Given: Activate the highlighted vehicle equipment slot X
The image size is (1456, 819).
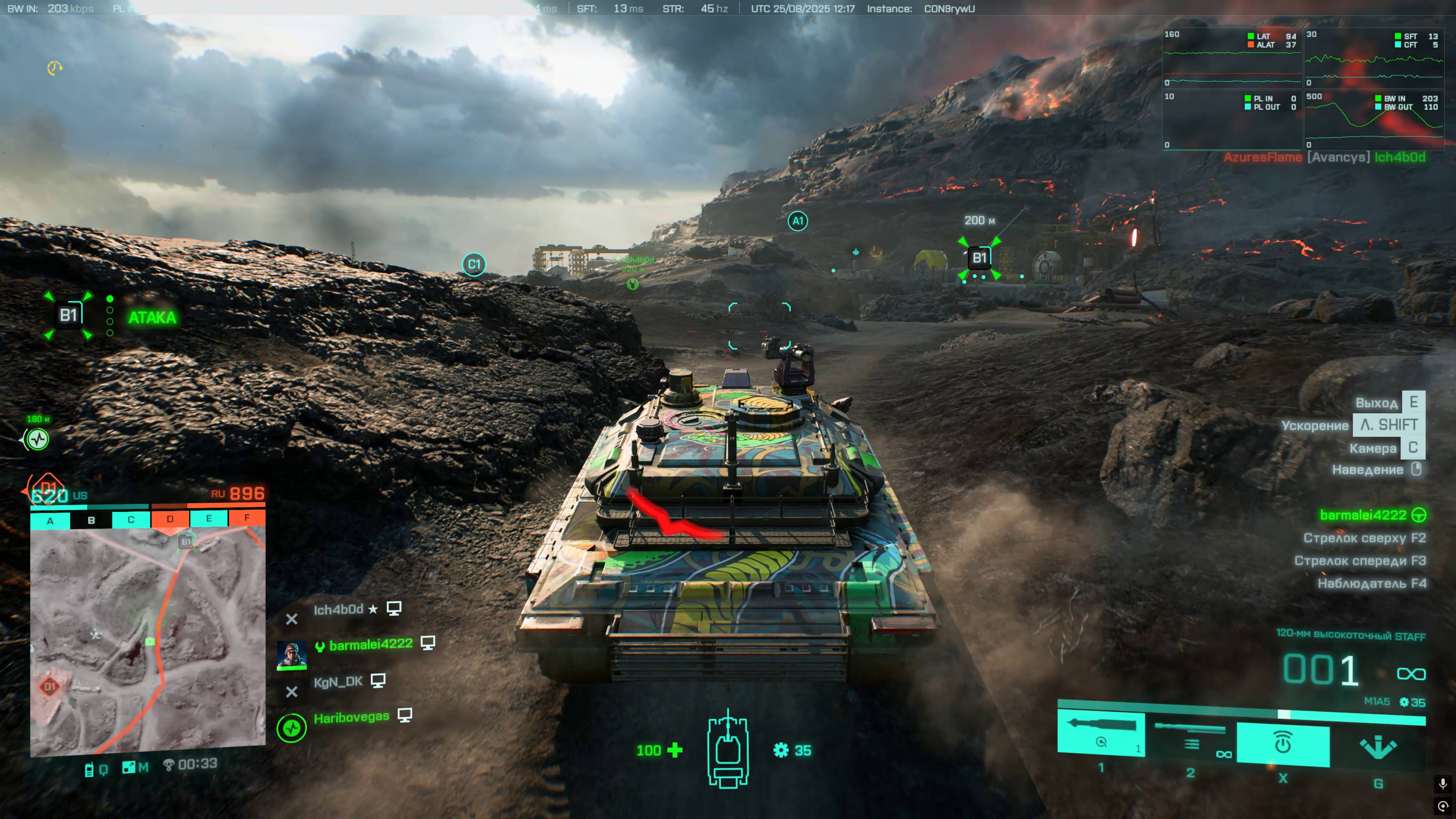Looking at the screenshot, I should tap(1283, 743).
